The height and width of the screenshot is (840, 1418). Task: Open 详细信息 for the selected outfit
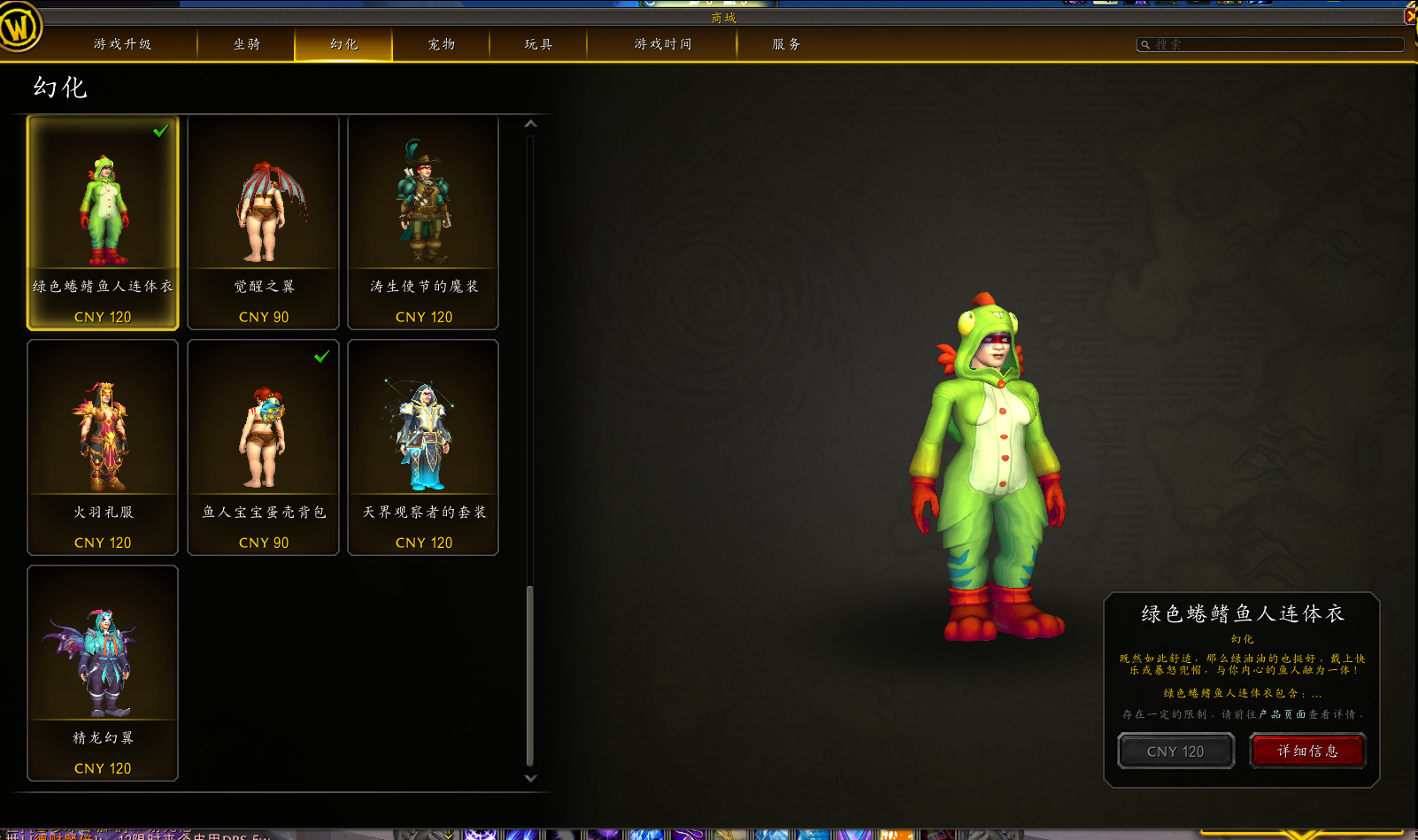pos(1307,751)
